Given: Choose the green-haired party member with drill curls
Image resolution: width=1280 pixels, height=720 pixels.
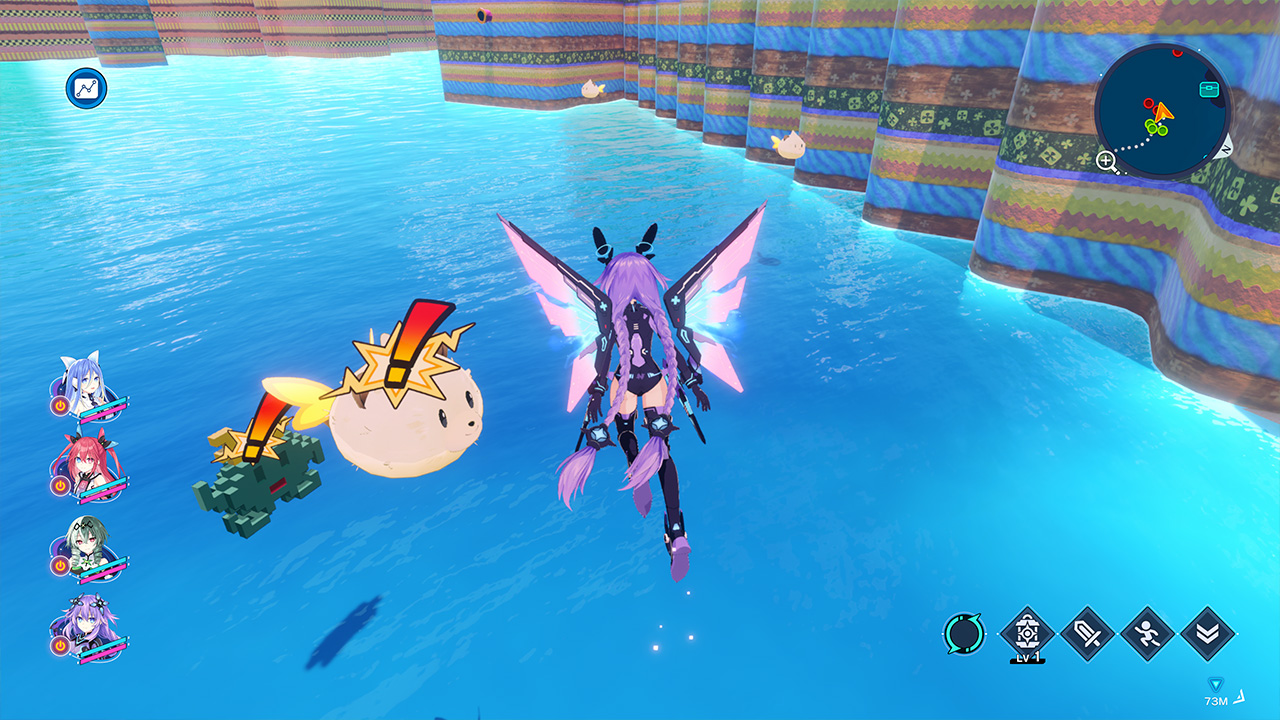Looking at the screenshot, I should point(82,545).
